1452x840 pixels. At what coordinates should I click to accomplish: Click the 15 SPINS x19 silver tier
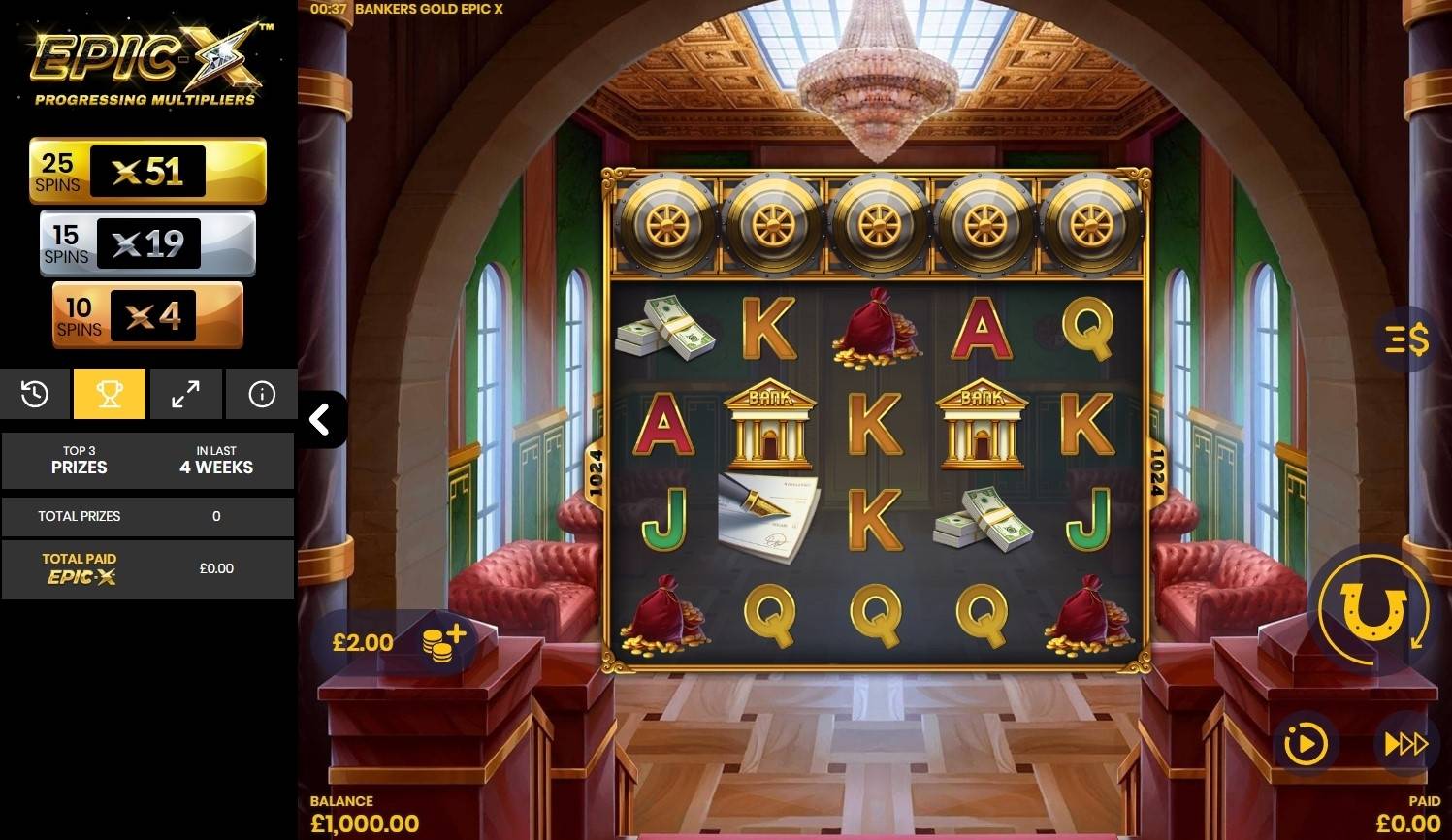147,242
